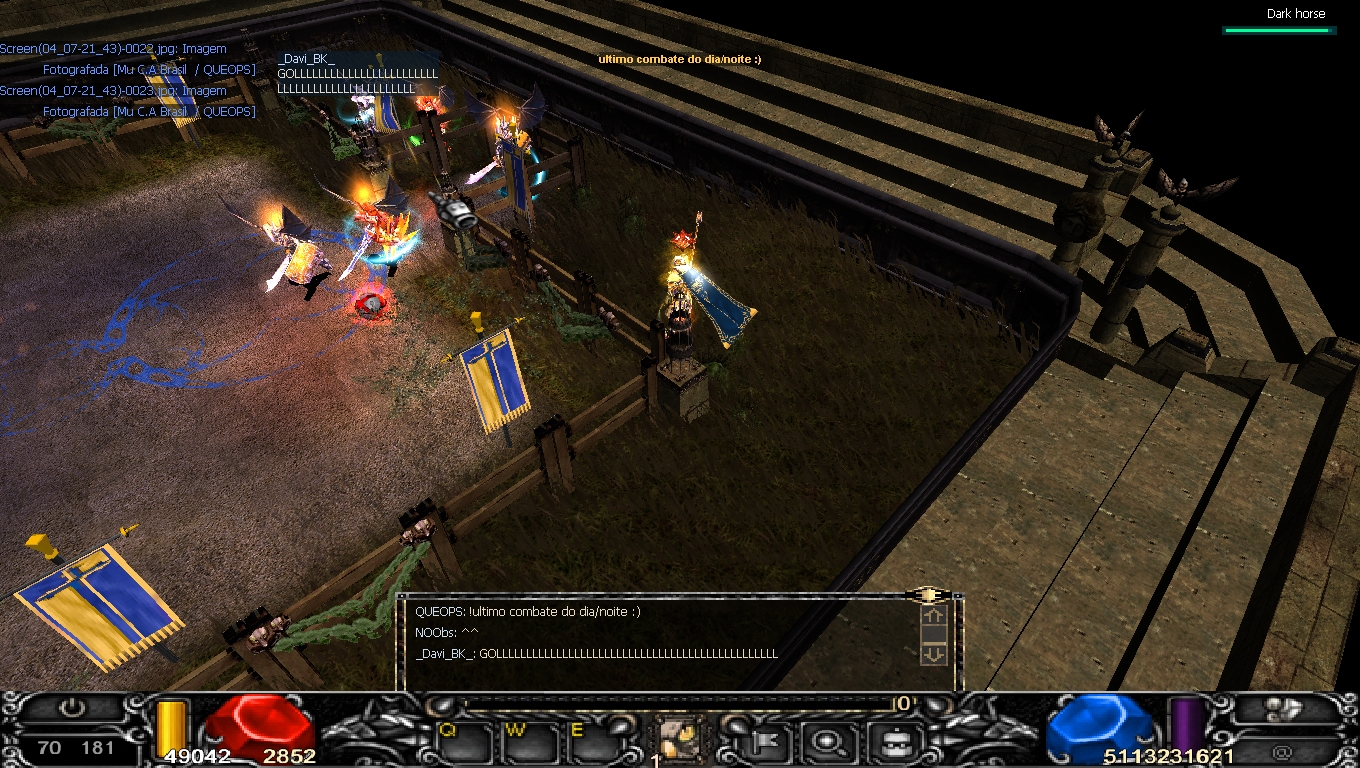
Task: Open the flag icon menu button
Action: [x=772, y=742]
